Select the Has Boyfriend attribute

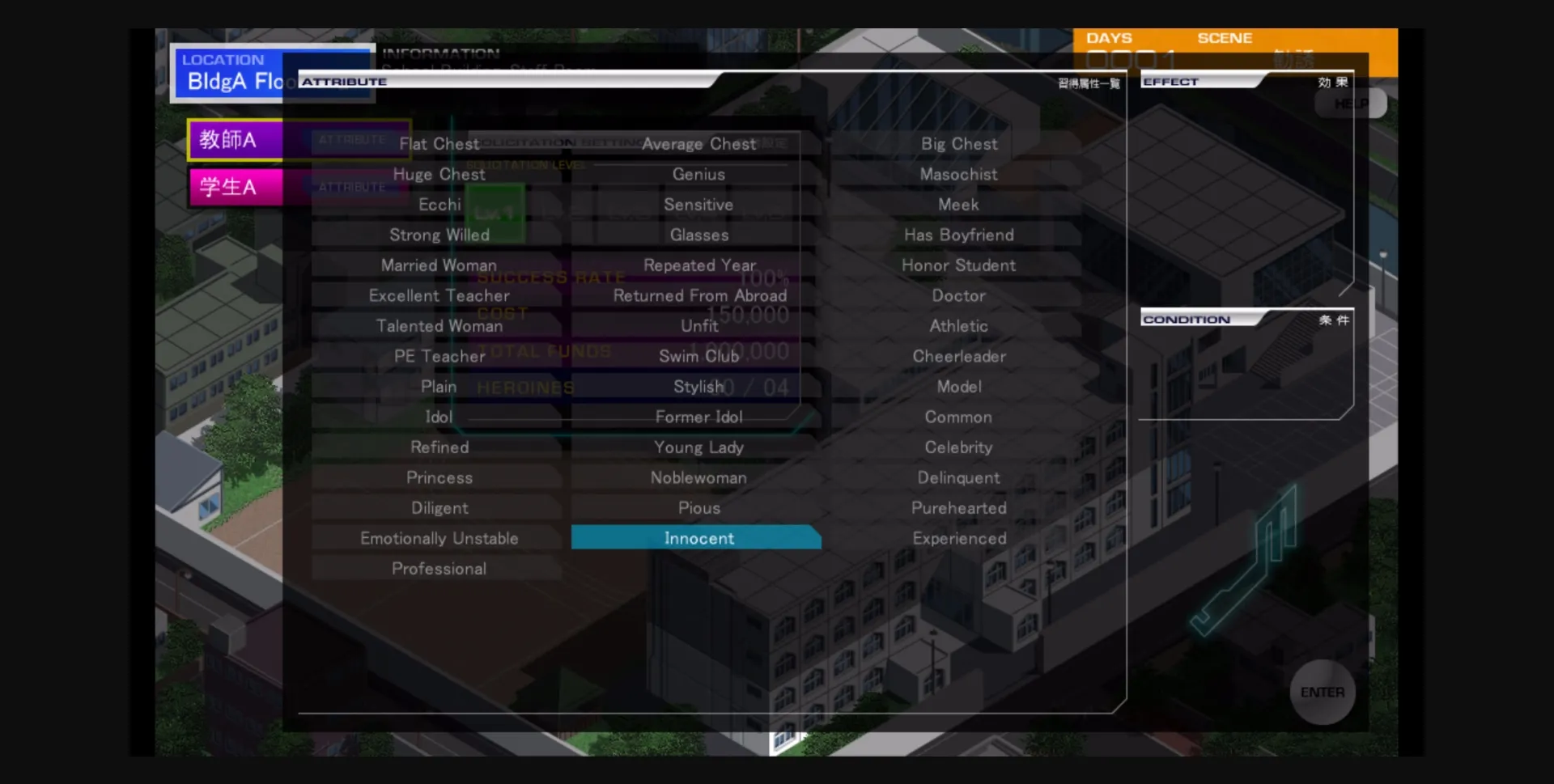click(x=957, y=235)
